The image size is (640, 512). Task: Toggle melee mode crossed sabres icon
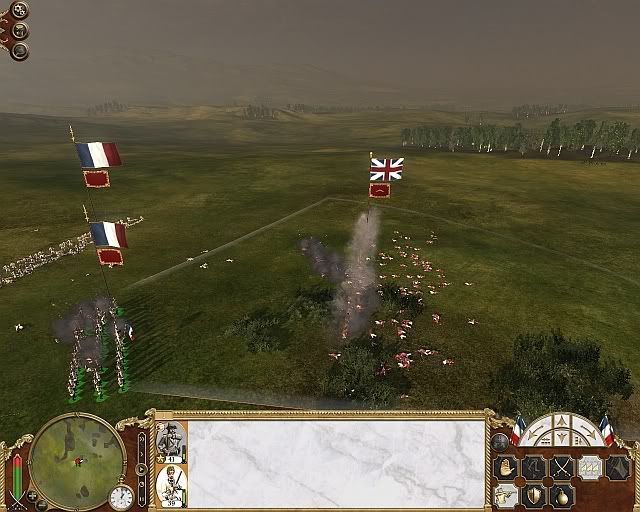pyautogui.click(x=562, y=468)
